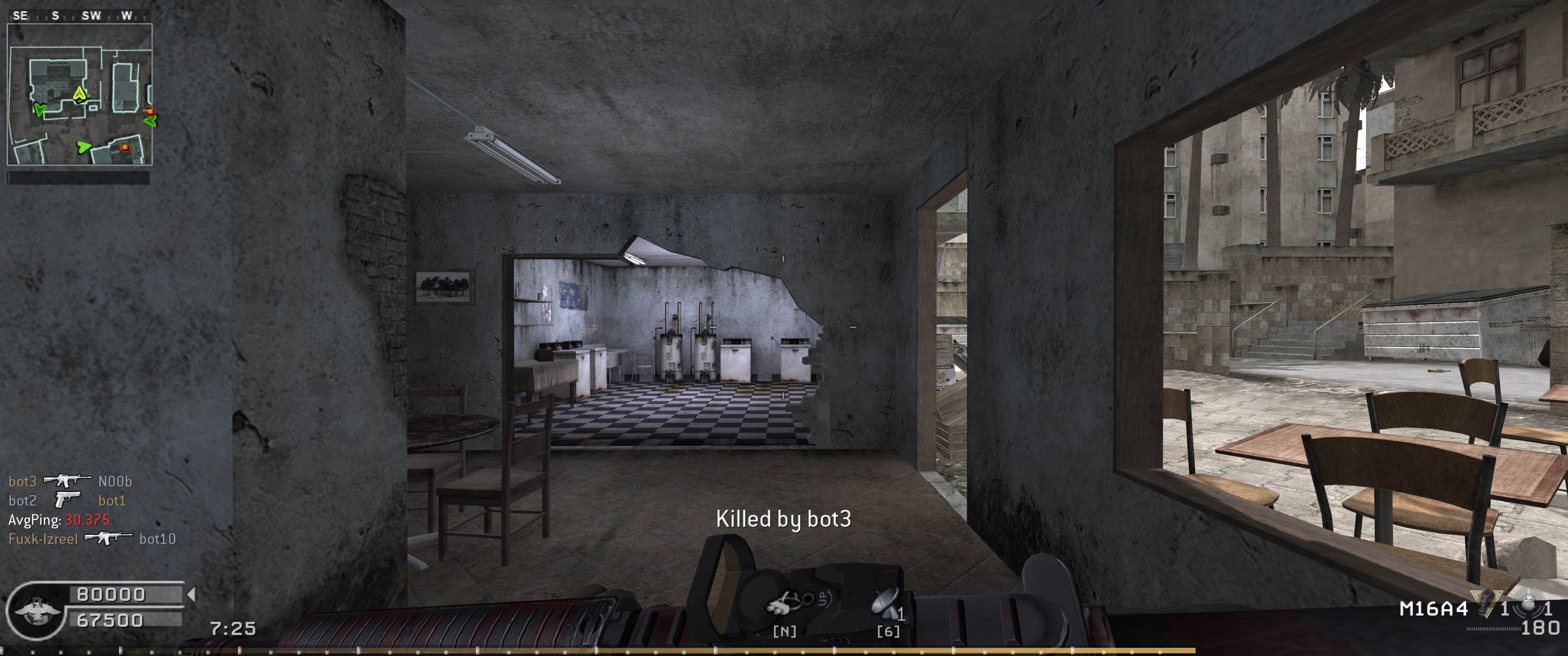Click the eagle team emblem
This screenshot has height=656, width=1568.
pyautogui.click(x=36, y=611)
